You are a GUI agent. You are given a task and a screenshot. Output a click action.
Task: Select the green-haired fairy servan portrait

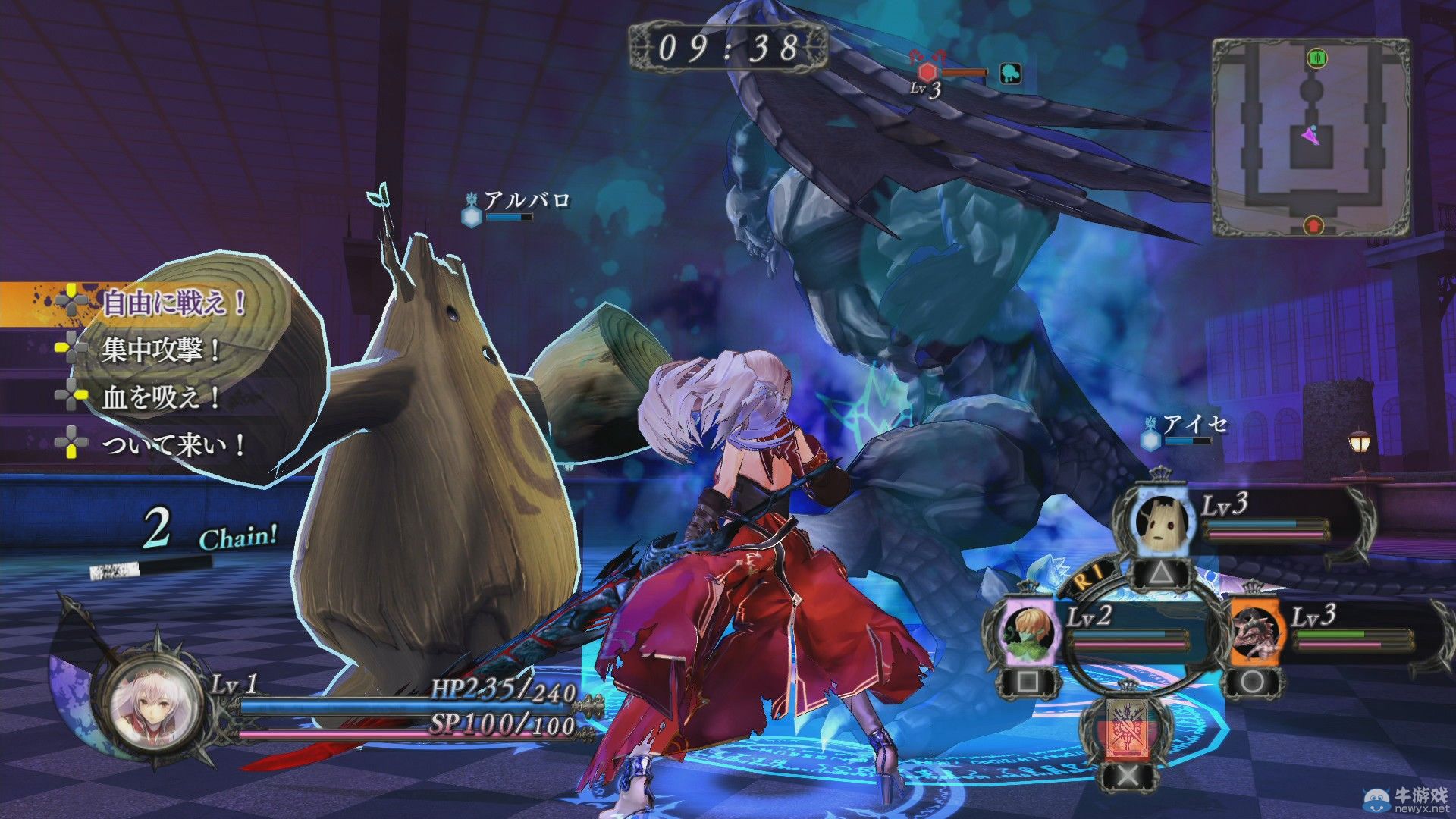coord(1028,631)
